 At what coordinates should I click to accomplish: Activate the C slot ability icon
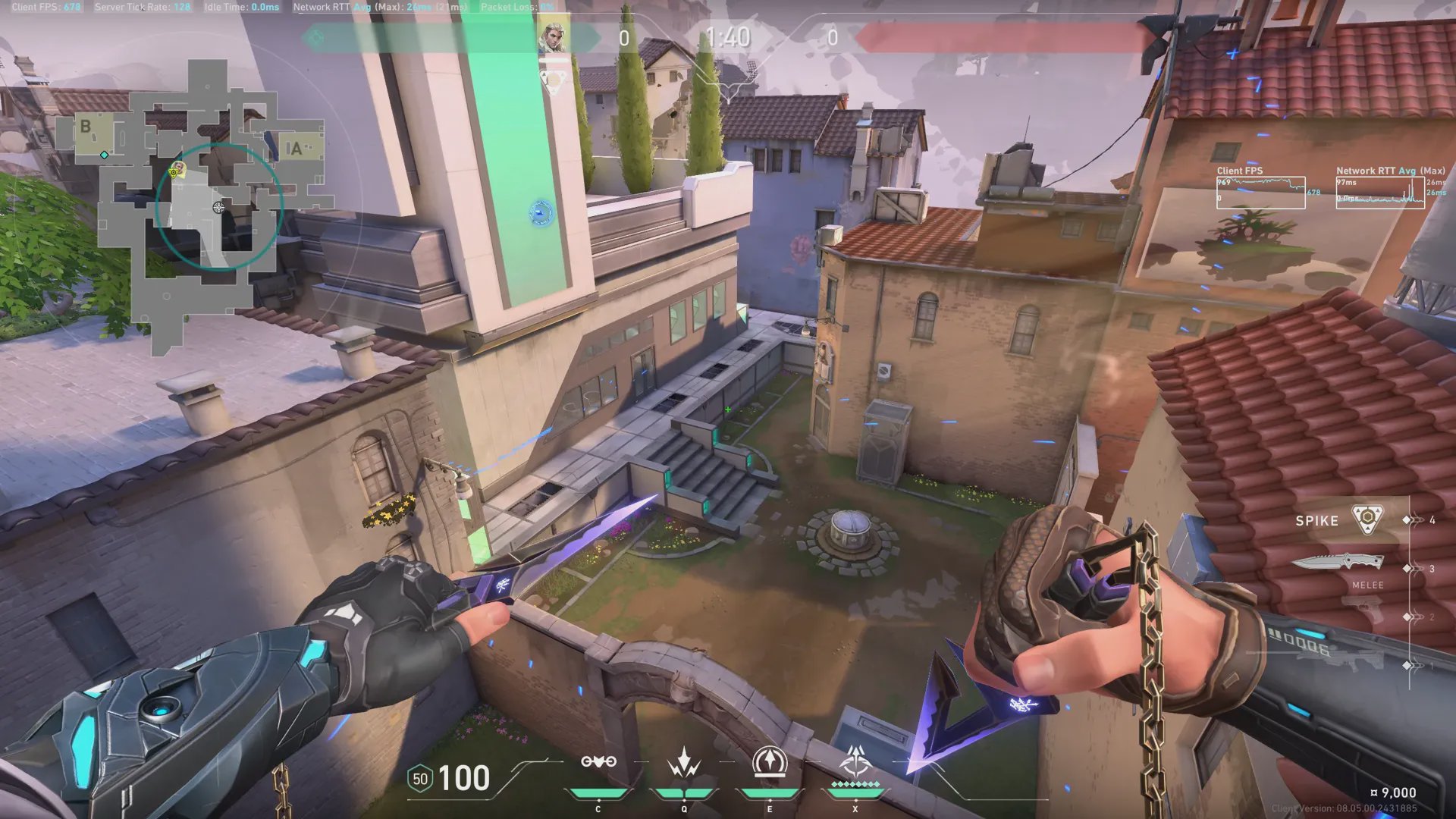coord(598,762)
